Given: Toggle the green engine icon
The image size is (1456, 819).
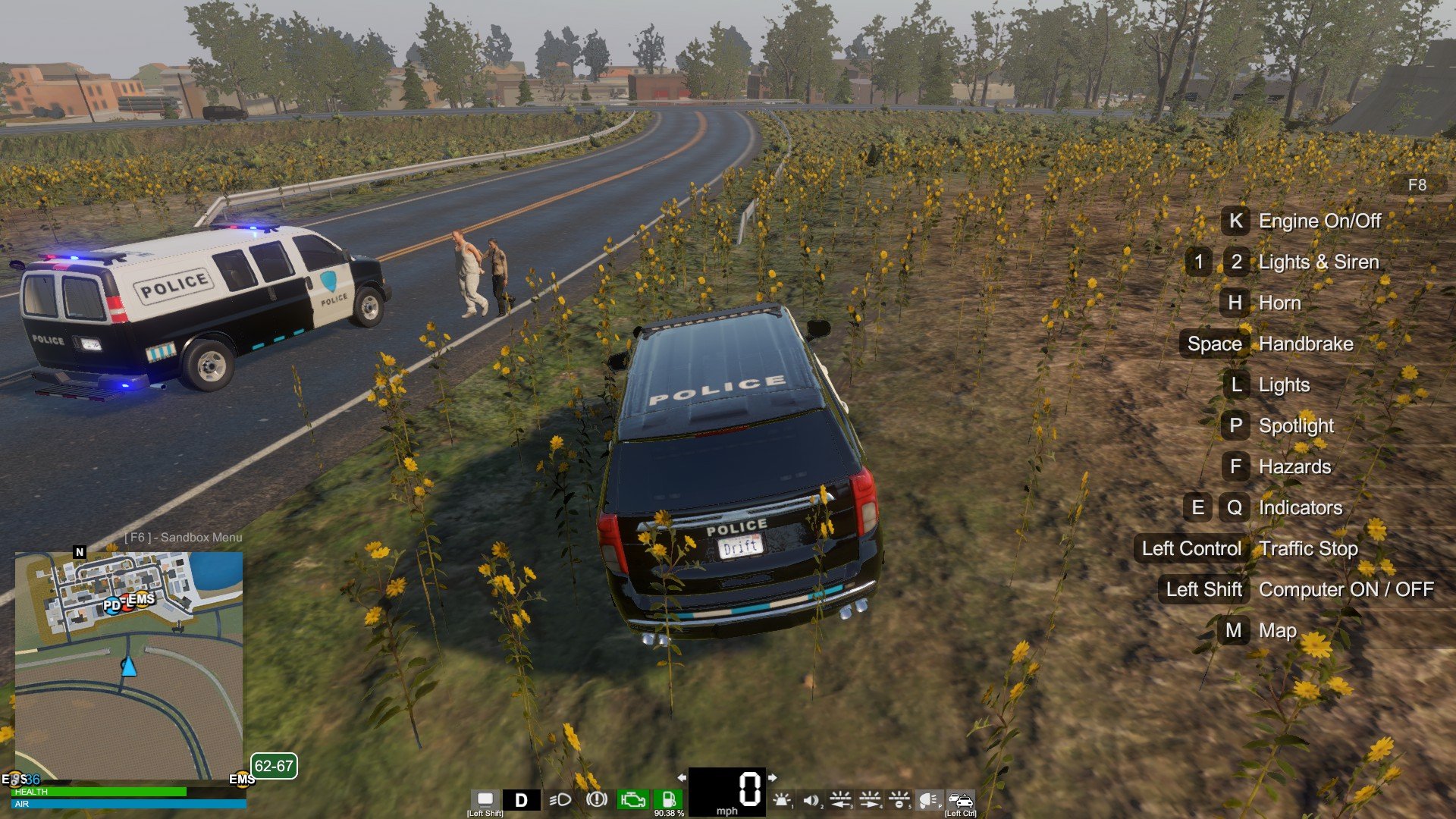Looking at the screenshot, I should pos(632,799).
